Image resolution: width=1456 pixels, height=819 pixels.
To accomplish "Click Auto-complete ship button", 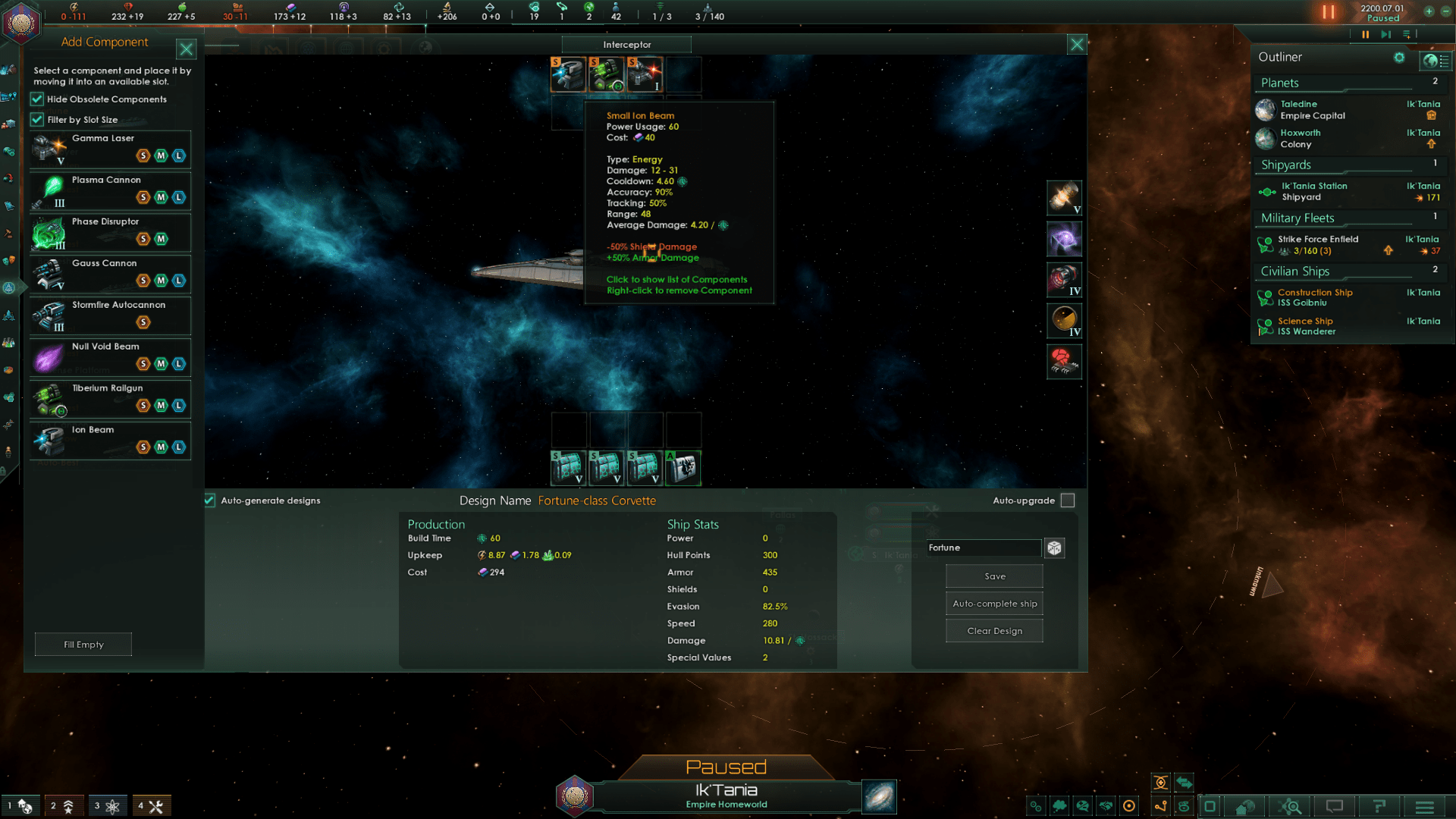I will [x=994, y=604].
